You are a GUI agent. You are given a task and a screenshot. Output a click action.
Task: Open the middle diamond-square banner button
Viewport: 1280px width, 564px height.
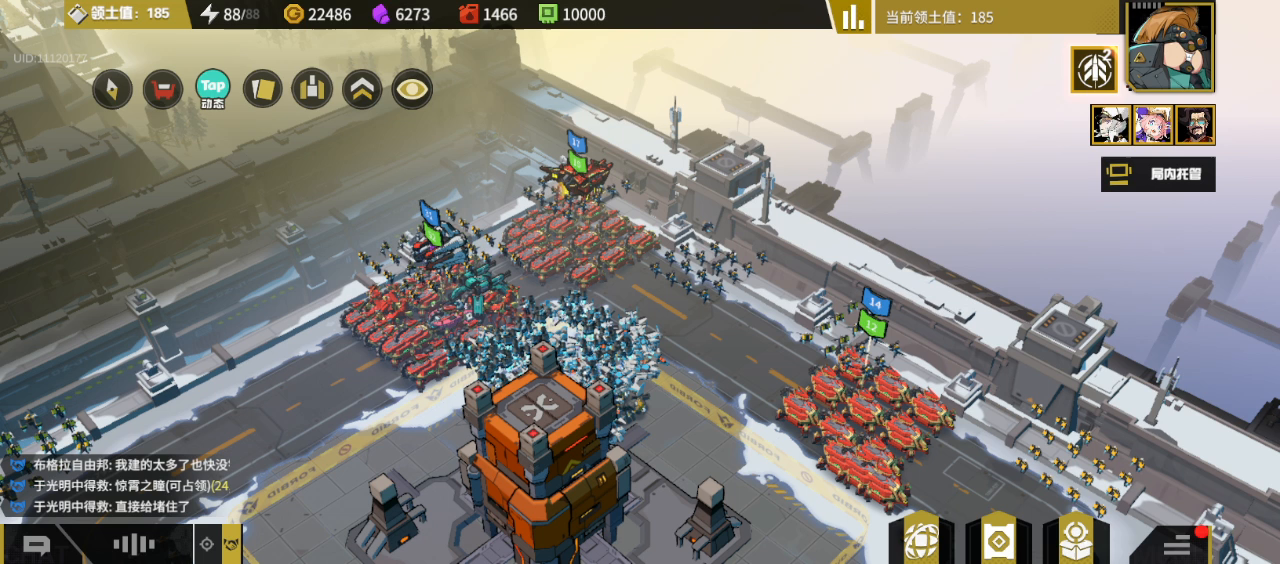coord(998,542)
